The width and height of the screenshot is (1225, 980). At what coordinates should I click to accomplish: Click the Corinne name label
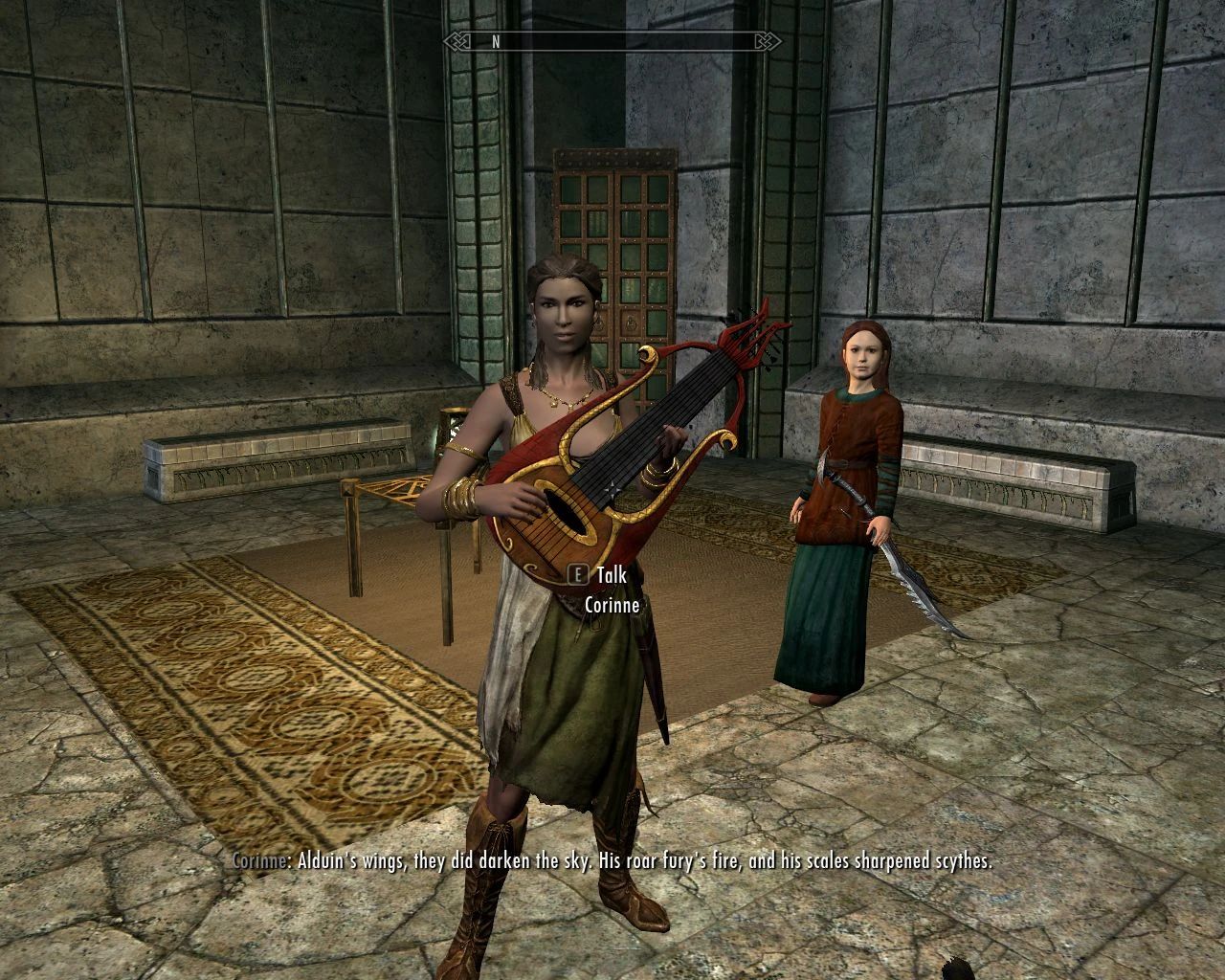[612, 605]
